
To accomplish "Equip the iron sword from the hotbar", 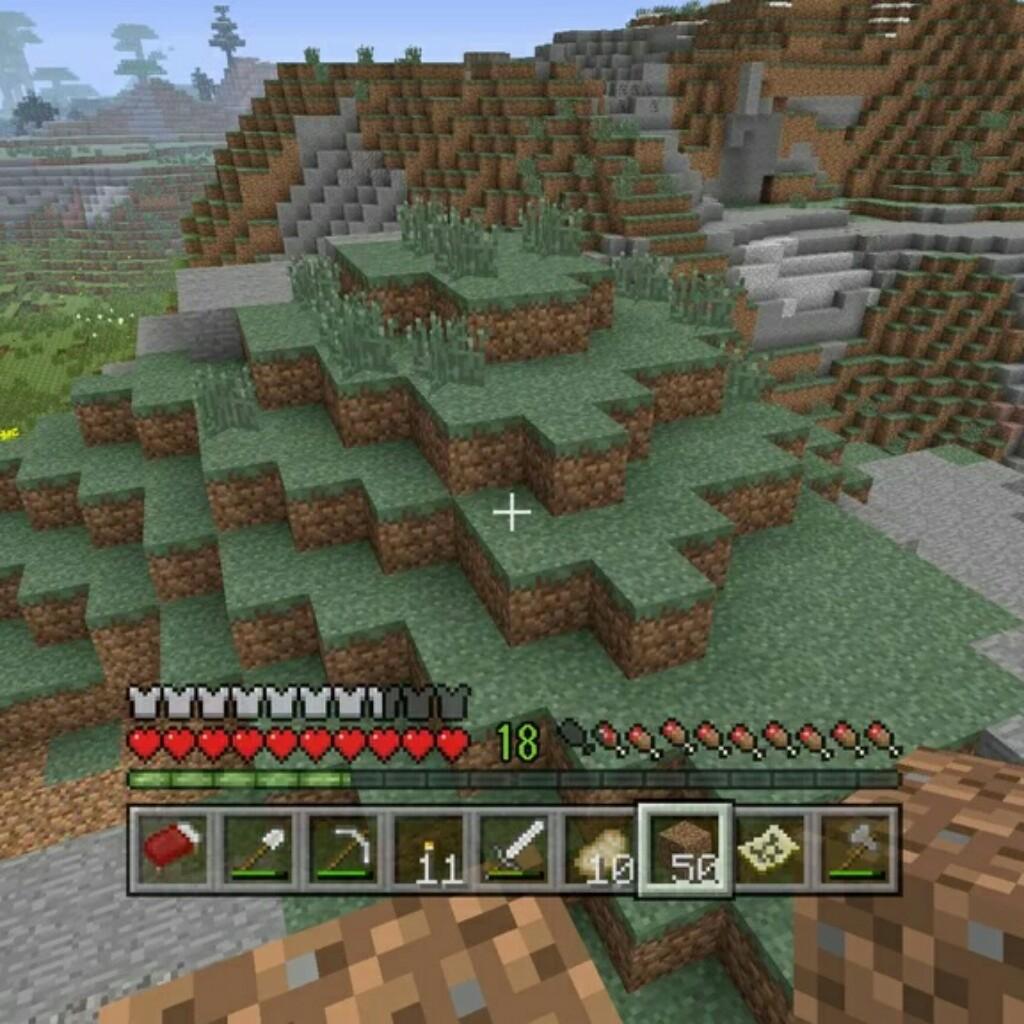I will (514, 850).
